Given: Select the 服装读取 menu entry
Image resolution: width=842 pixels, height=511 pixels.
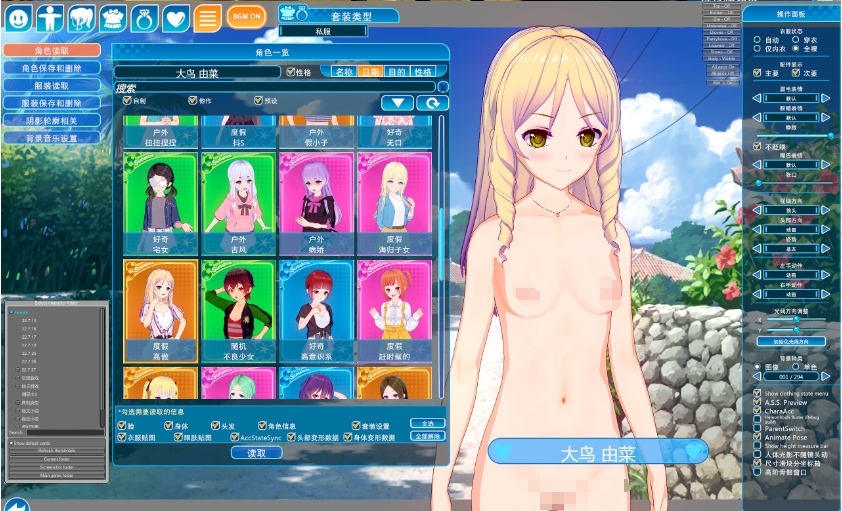Looking at the screenshot, I should click(52, 85).
